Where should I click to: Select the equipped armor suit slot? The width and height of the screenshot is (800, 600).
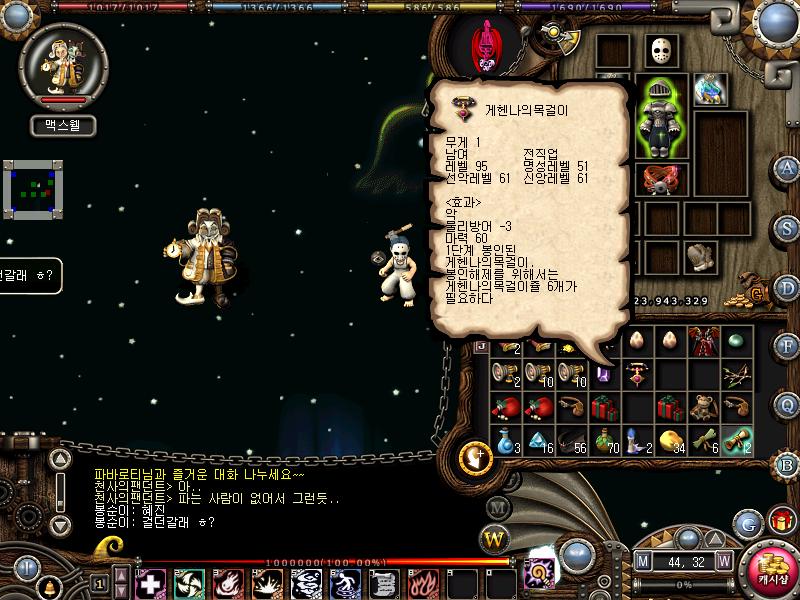pos(662,118)
